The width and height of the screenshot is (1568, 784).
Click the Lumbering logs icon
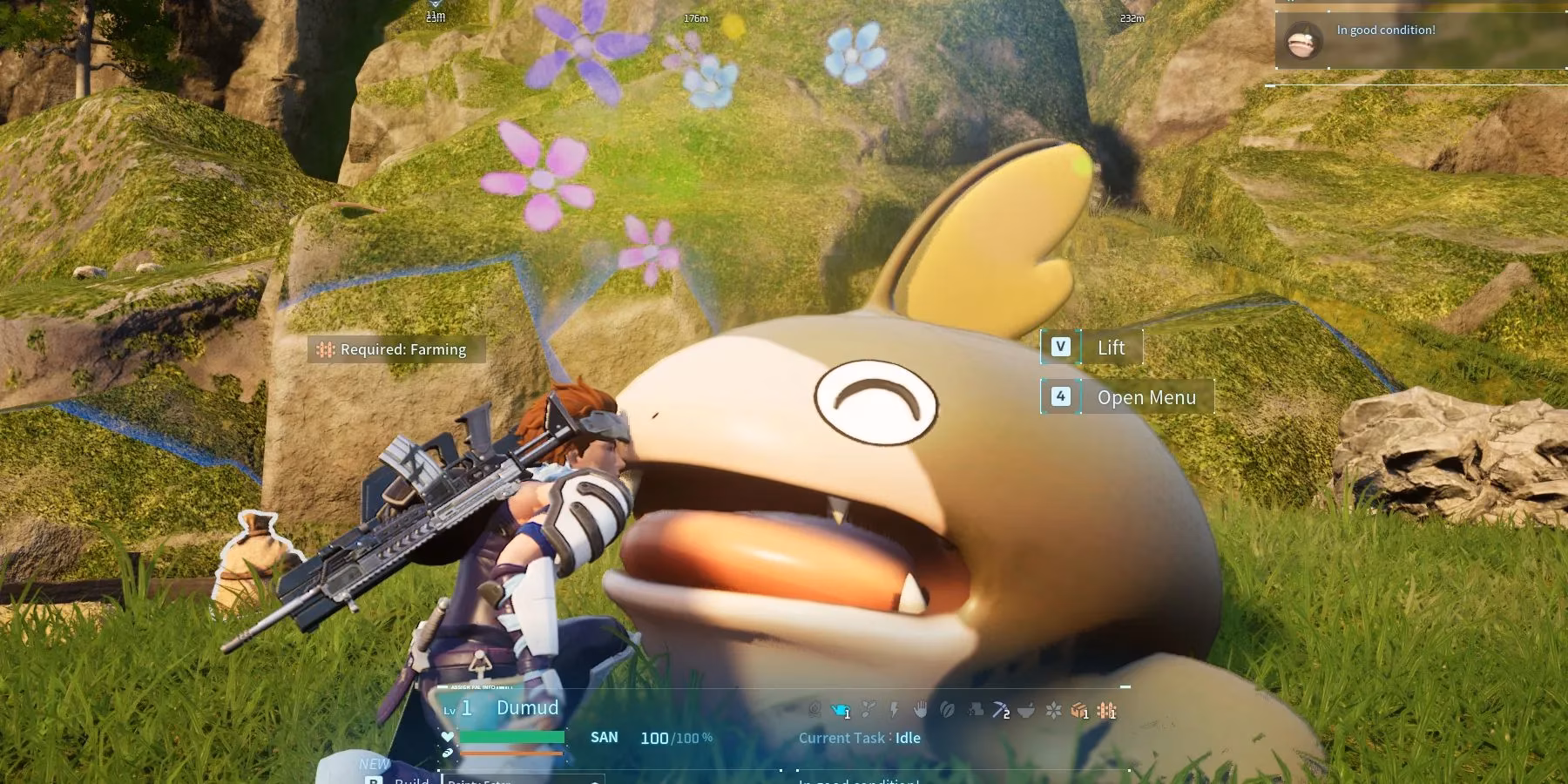point(974,711)
